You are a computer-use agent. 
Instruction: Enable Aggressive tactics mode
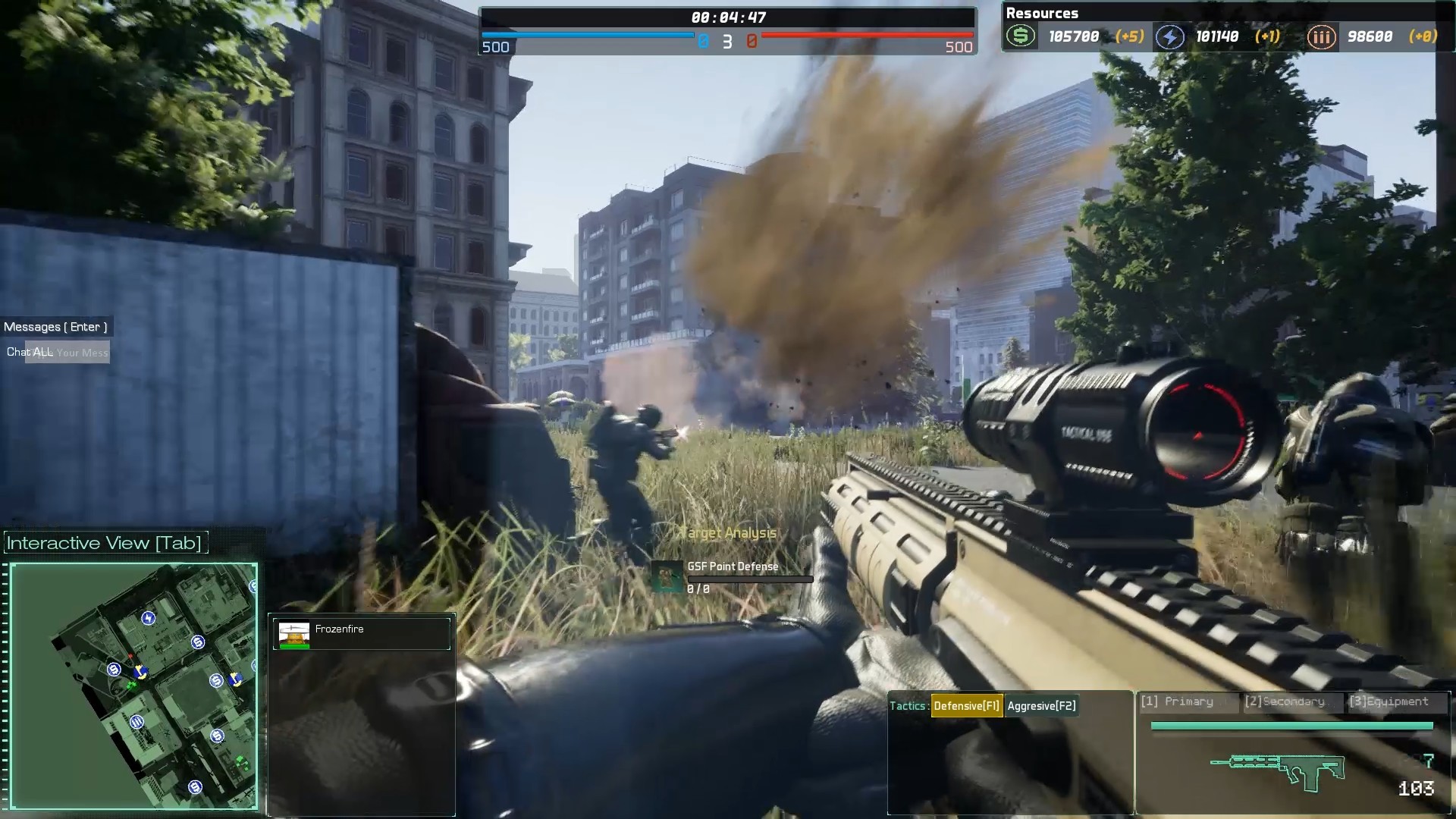pos(1040,705)
